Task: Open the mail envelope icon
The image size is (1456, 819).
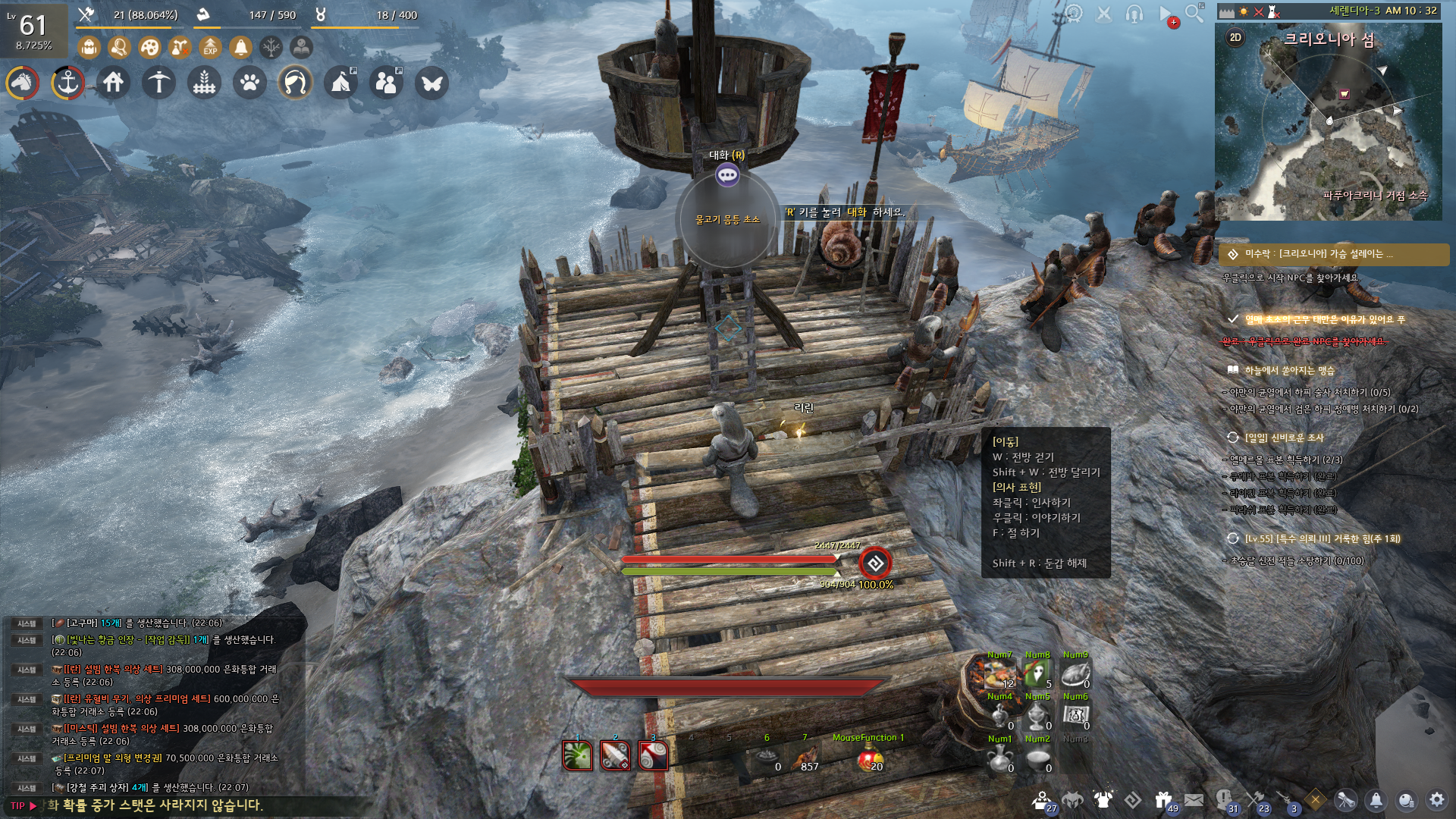Action: tap(1194, 800)
